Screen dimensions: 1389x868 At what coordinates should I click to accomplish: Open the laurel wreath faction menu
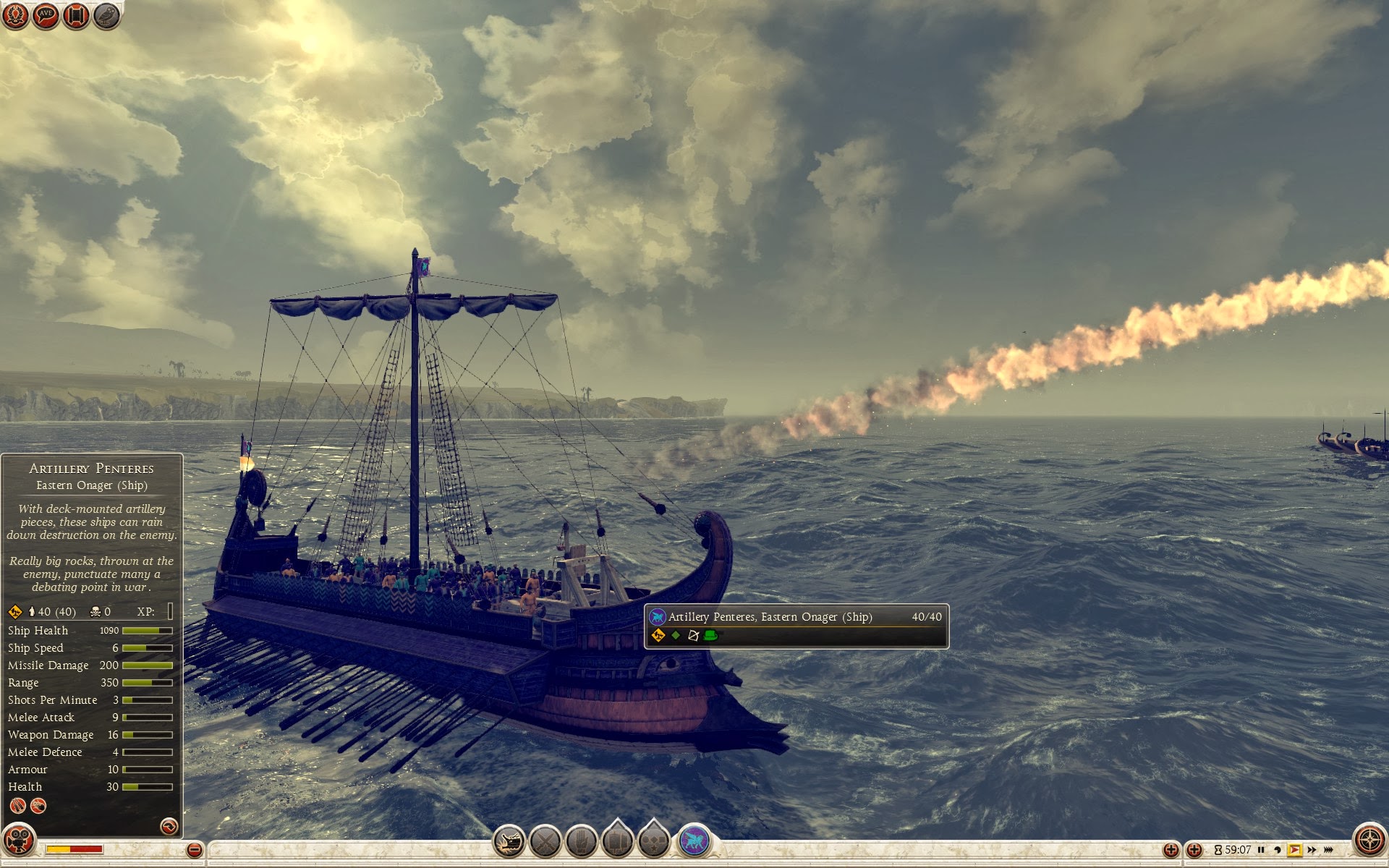[x=15, y=15]
